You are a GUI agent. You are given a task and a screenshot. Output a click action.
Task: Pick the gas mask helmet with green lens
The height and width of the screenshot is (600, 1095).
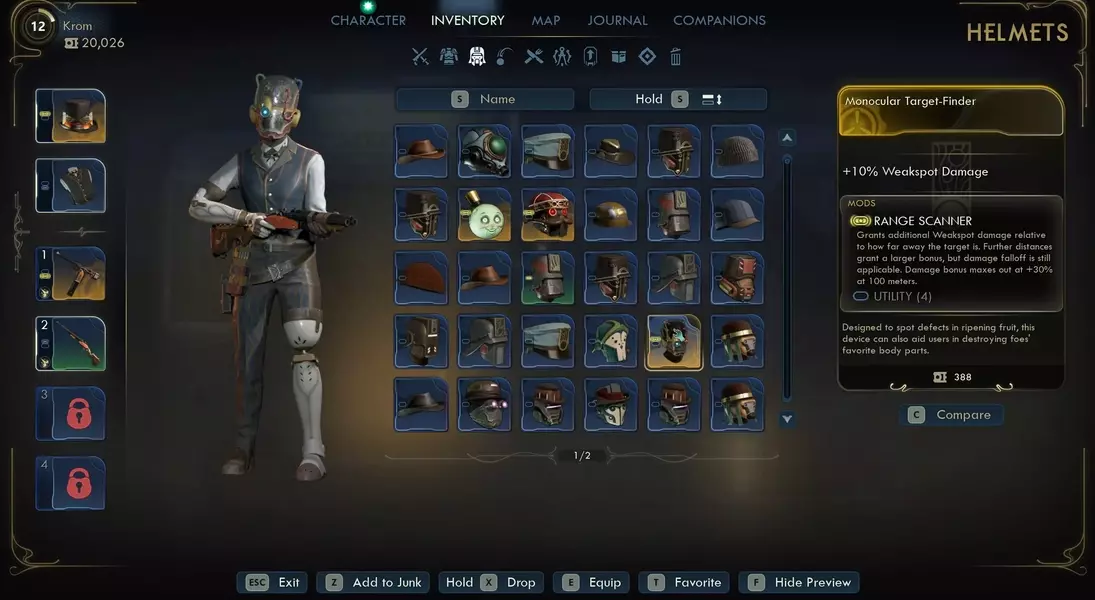(485, 151)
